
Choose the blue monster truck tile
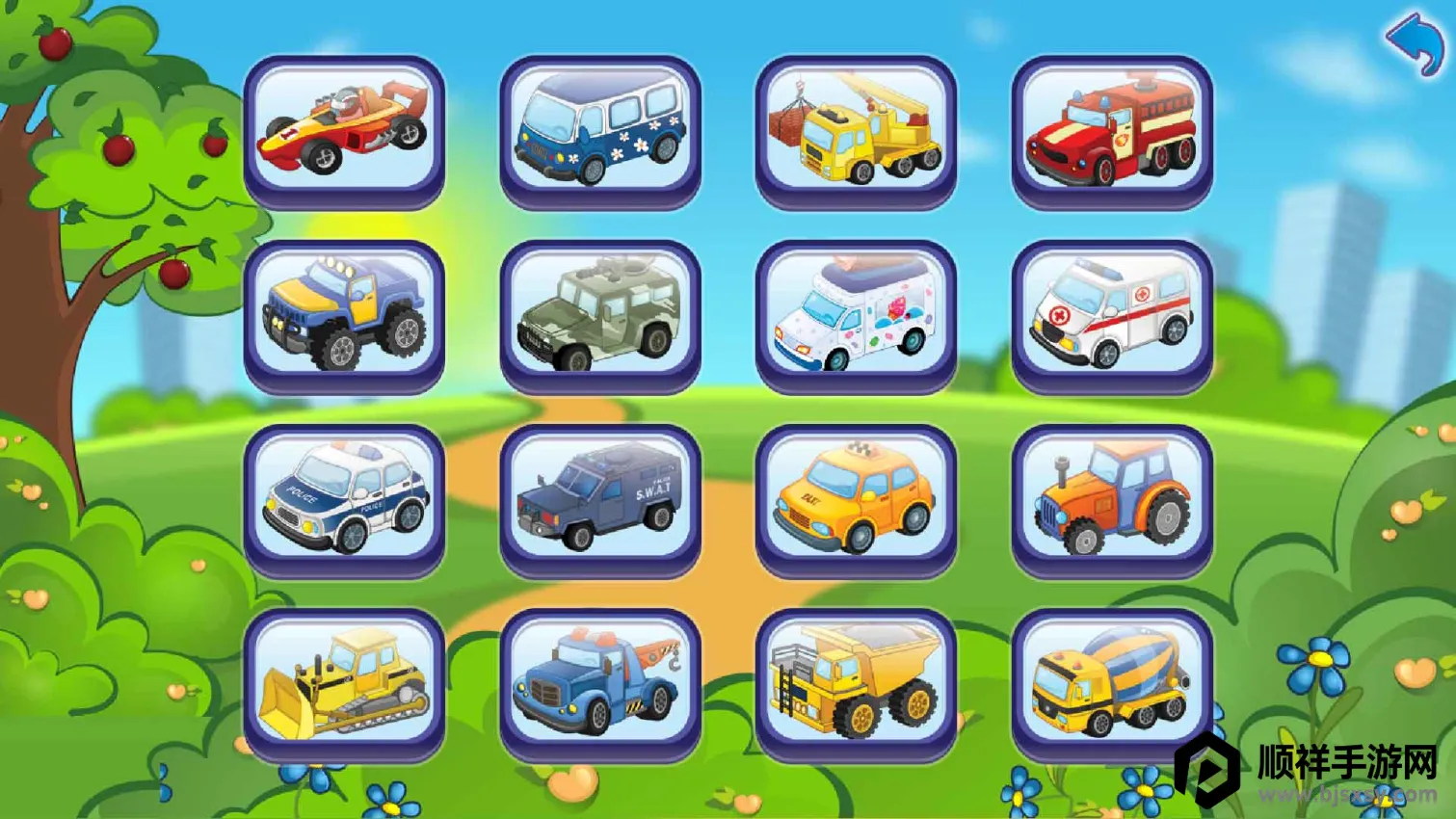(x=344, y=314)
